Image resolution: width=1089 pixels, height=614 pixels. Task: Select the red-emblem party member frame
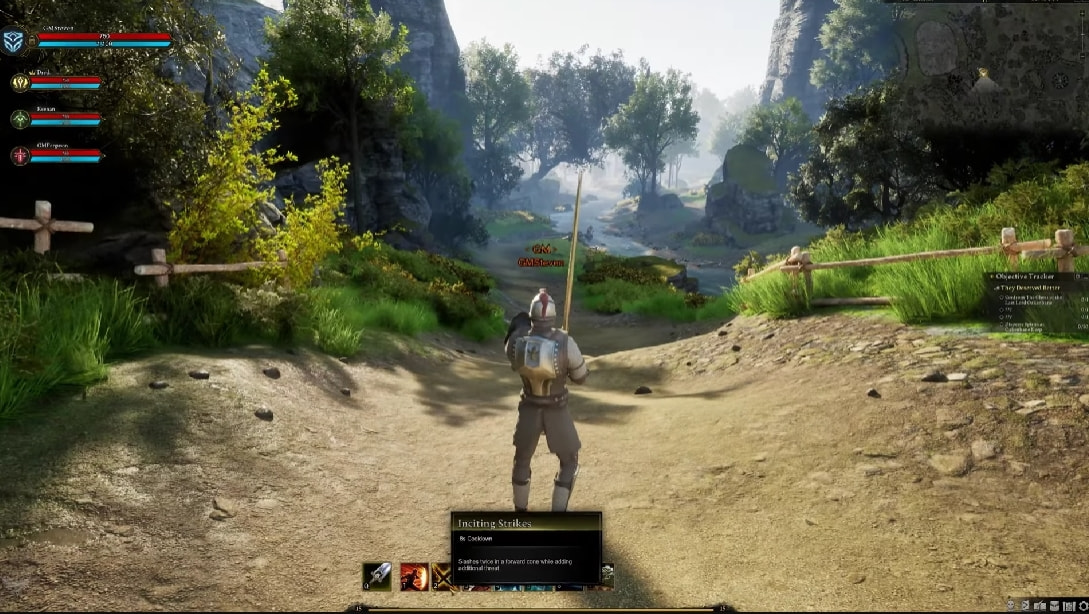[20, 155]
